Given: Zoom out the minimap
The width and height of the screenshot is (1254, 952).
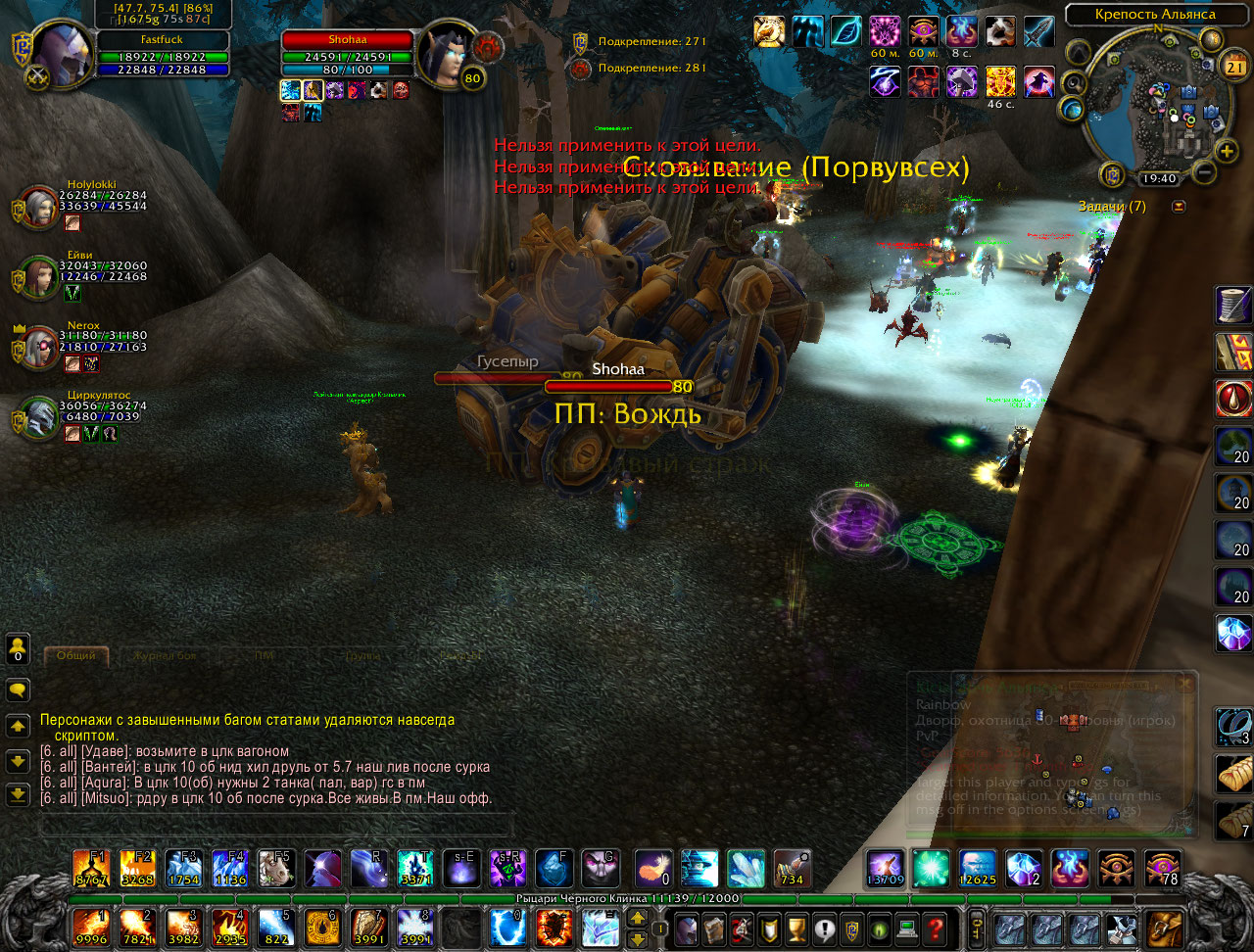Looking at the screenshot, I should coord(1205,173).
